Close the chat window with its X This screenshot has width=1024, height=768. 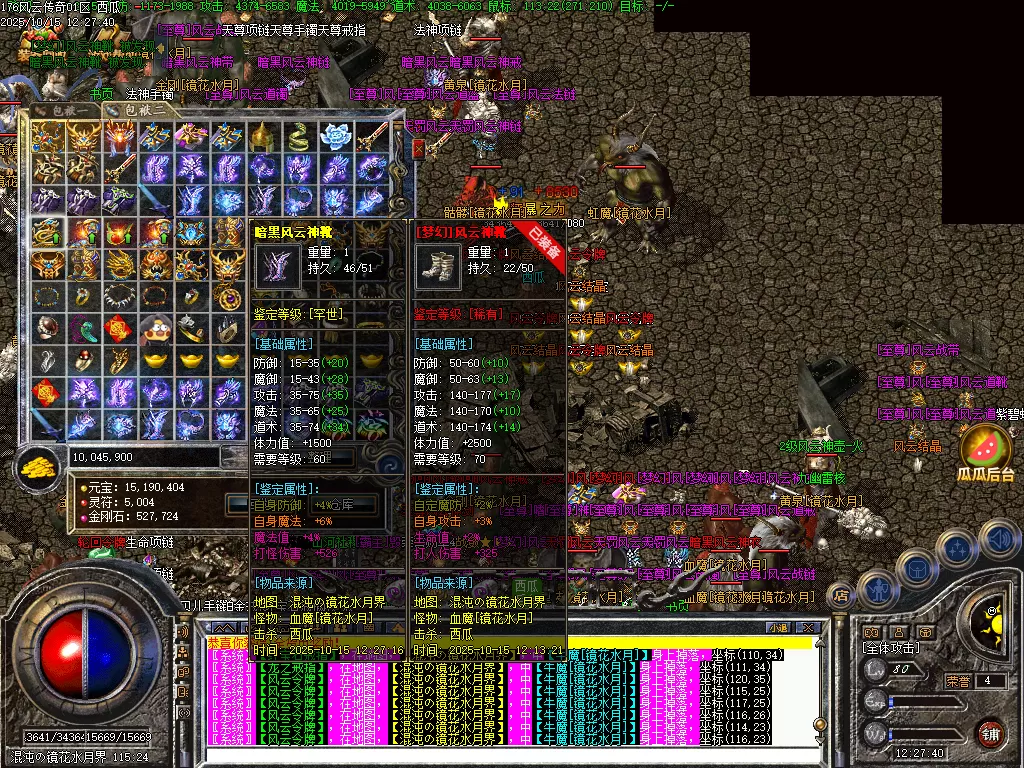tap(809, 628)
